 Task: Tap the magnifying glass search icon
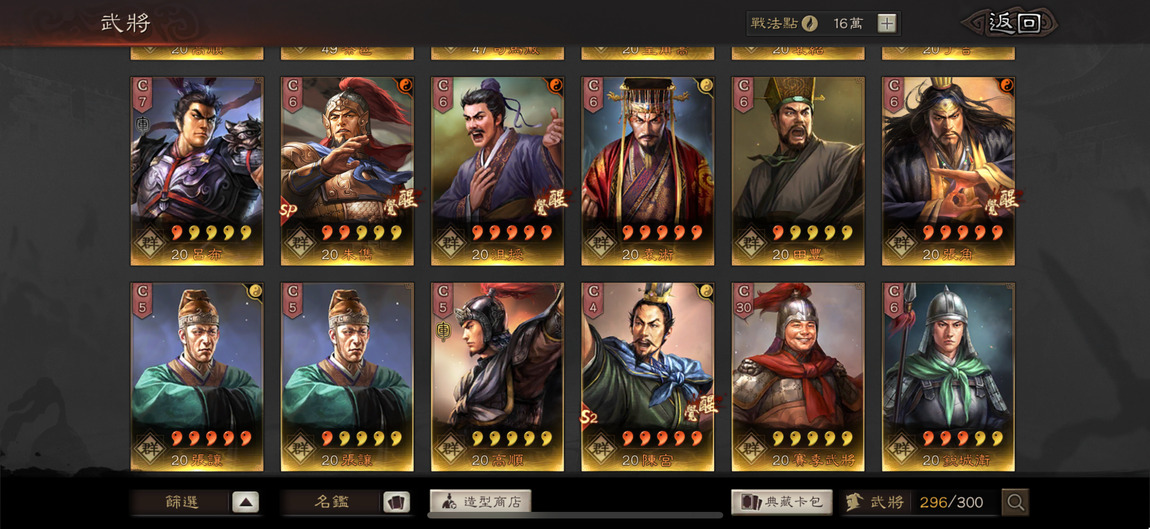1015,502
